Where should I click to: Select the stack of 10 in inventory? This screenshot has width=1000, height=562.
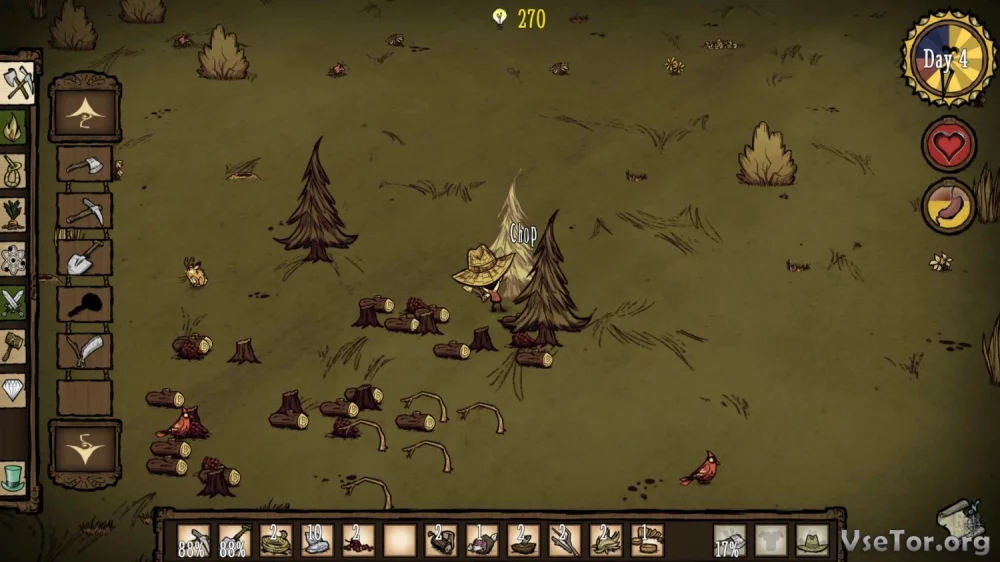pyautogui.click(x=317, y=540)
